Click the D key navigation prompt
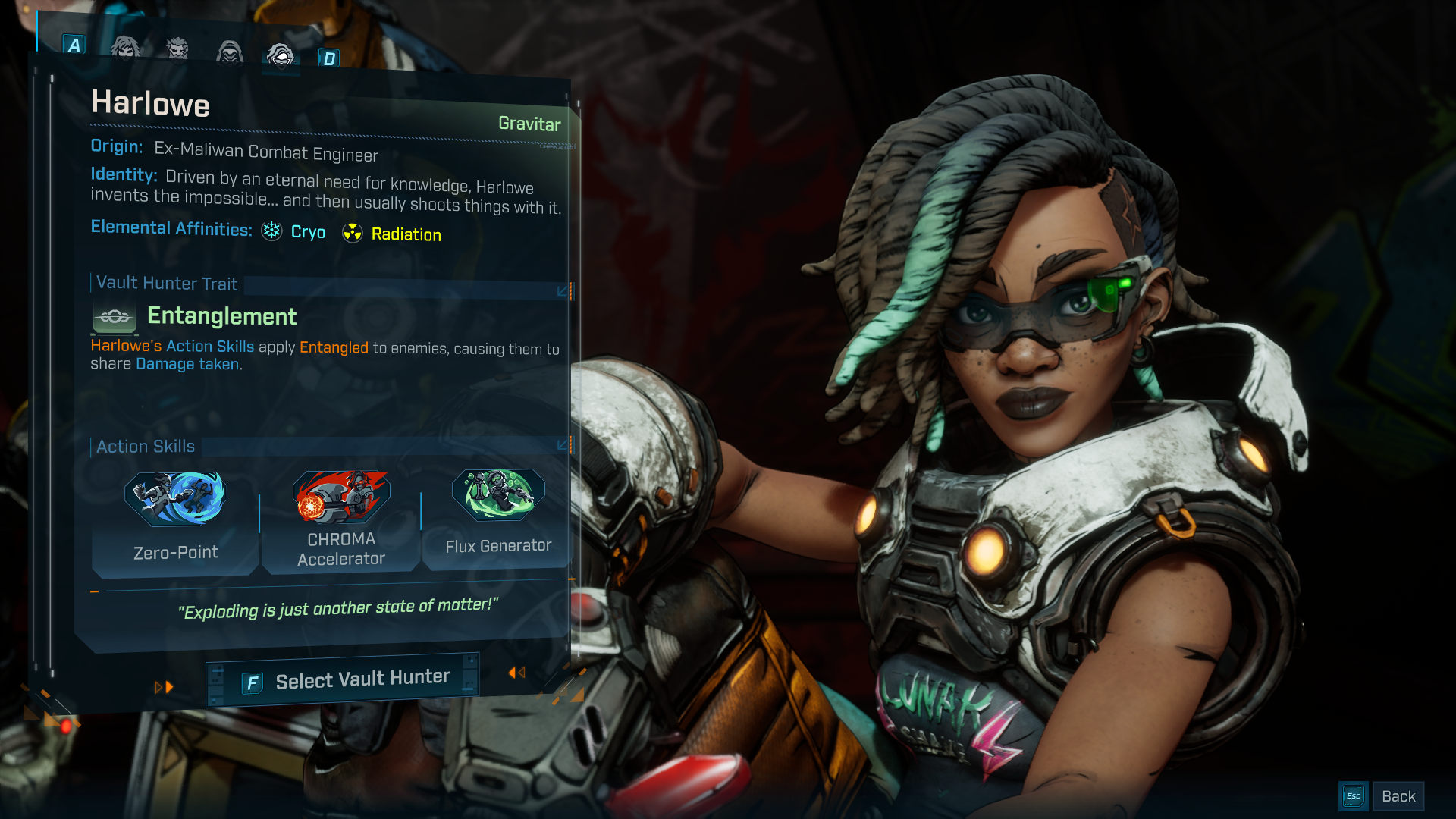Viewport: 1456px width, 819px height. [x=330, y=58]
